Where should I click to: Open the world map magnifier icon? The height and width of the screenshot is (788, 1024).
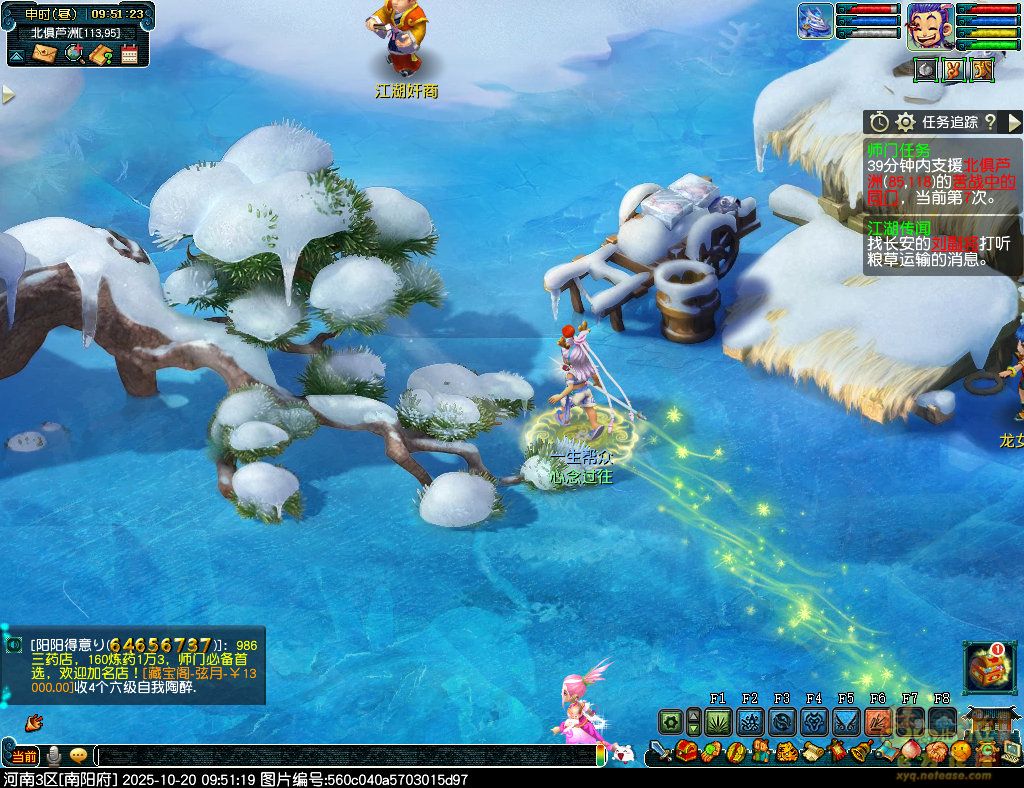pyautogui.click(x=74, y=54)
